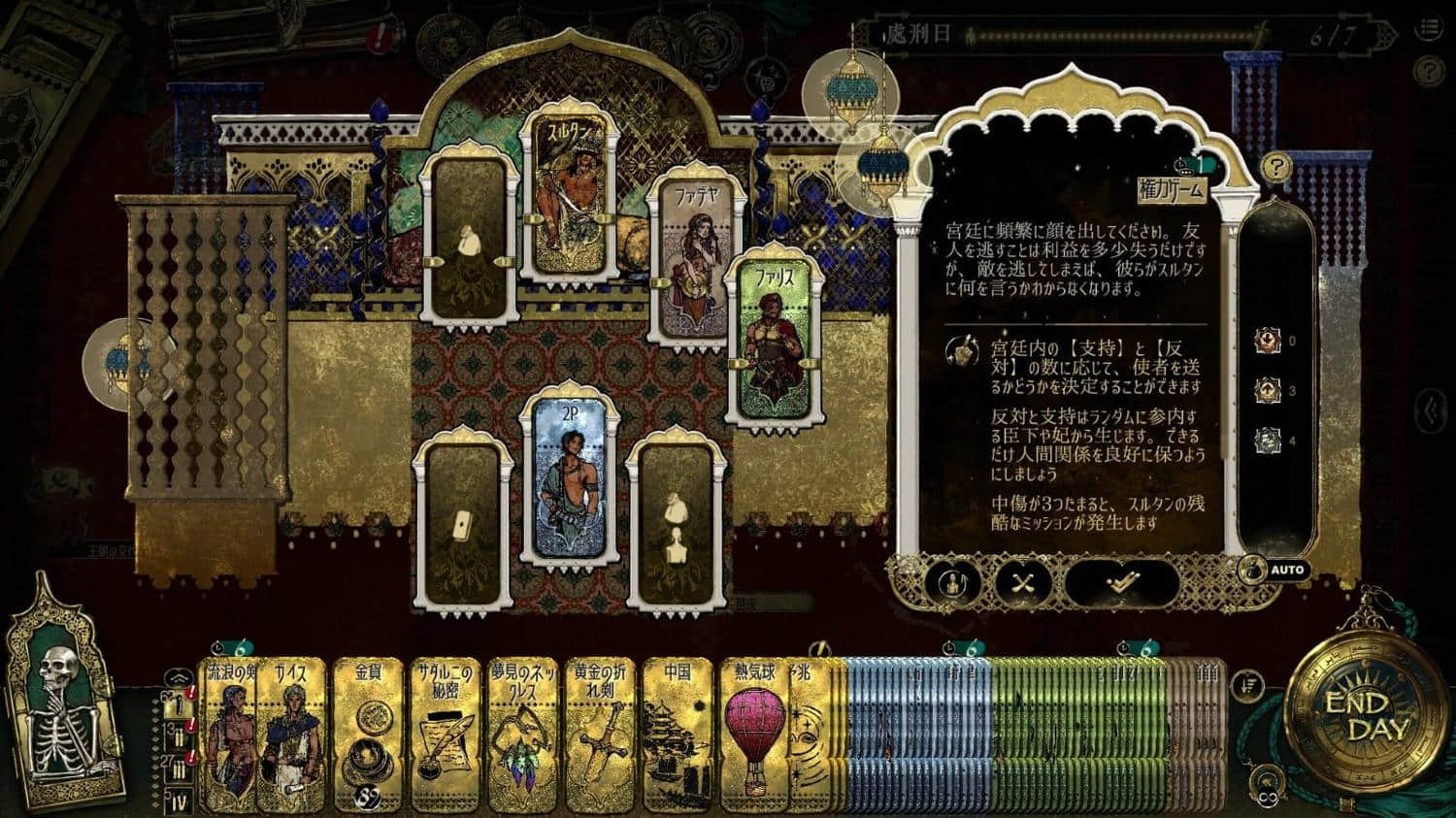The height and width of the screenshot is (818, 1456).
Task: Confirm the event with the checkmark button
Action: click(x=1123, y=581)
